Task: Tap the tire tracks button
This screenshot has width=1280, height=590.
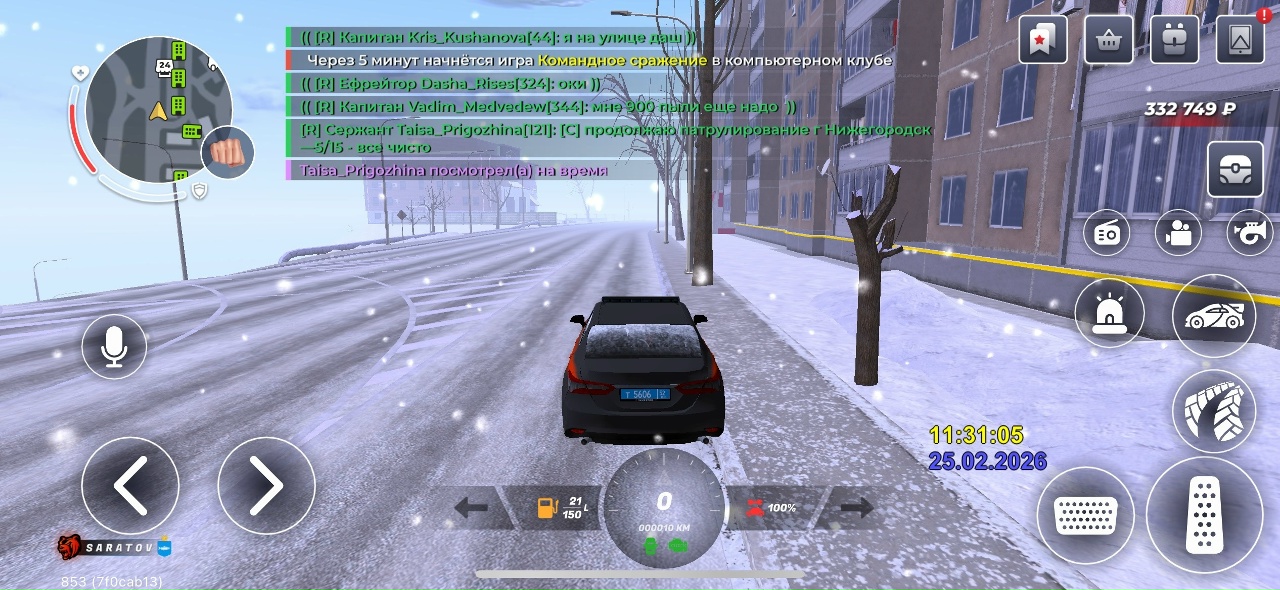Action: pos(1213,411)
